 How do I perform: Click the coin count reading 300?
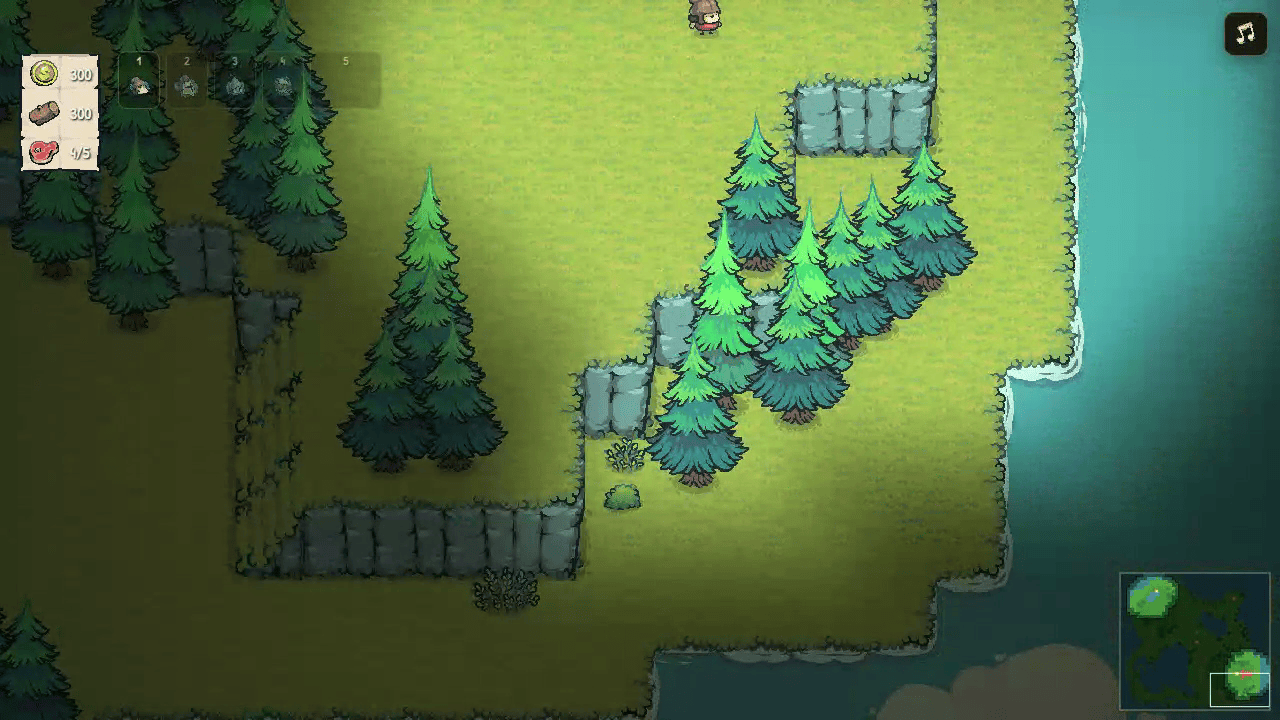click(x=80, y=74)
